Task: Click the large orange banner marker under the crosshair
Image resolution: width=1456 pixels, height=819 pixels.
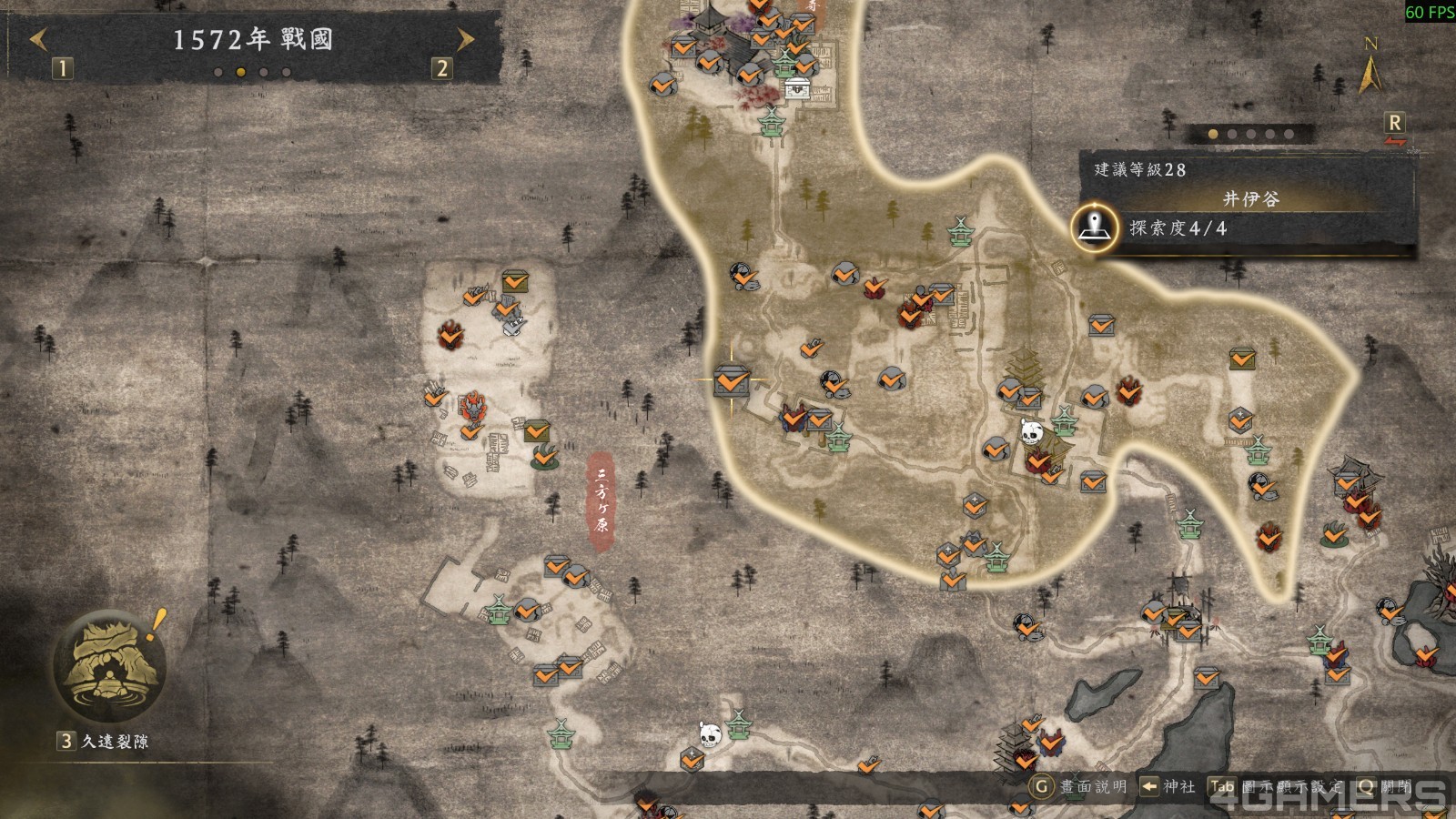Action: coord(731,382)
